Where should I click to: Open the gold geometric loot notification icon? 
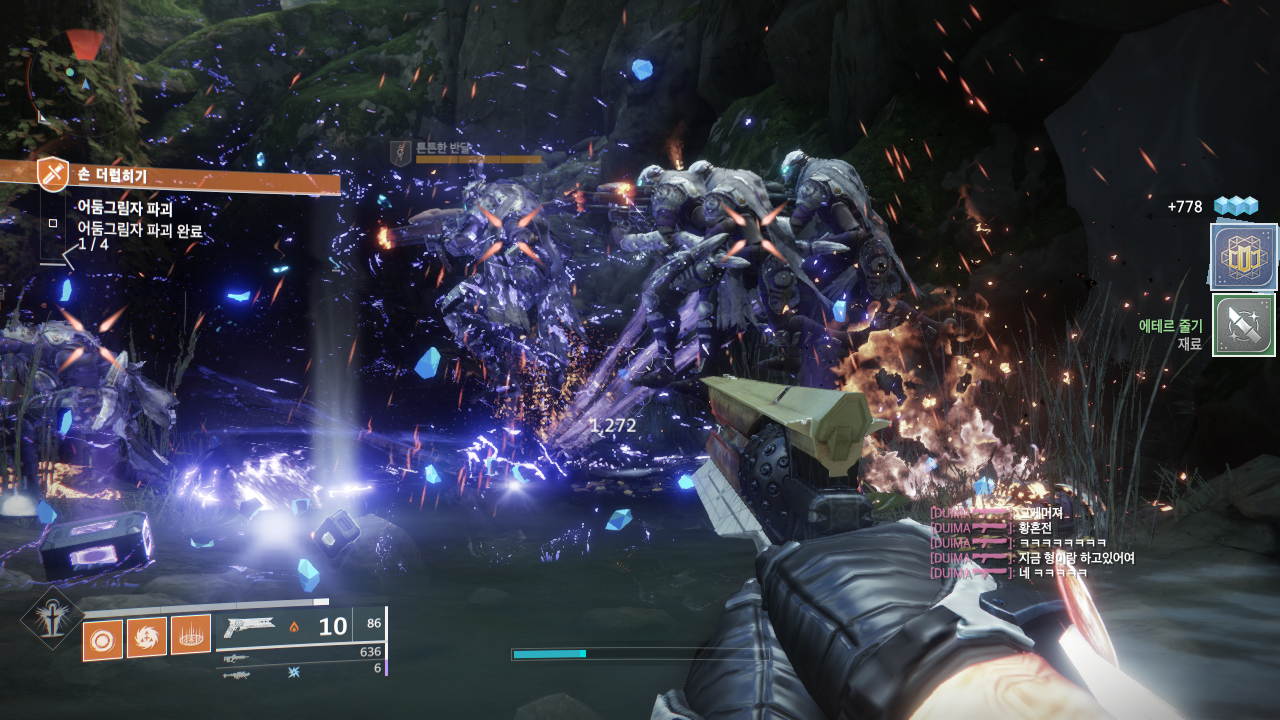click(x=1243, y=257)
